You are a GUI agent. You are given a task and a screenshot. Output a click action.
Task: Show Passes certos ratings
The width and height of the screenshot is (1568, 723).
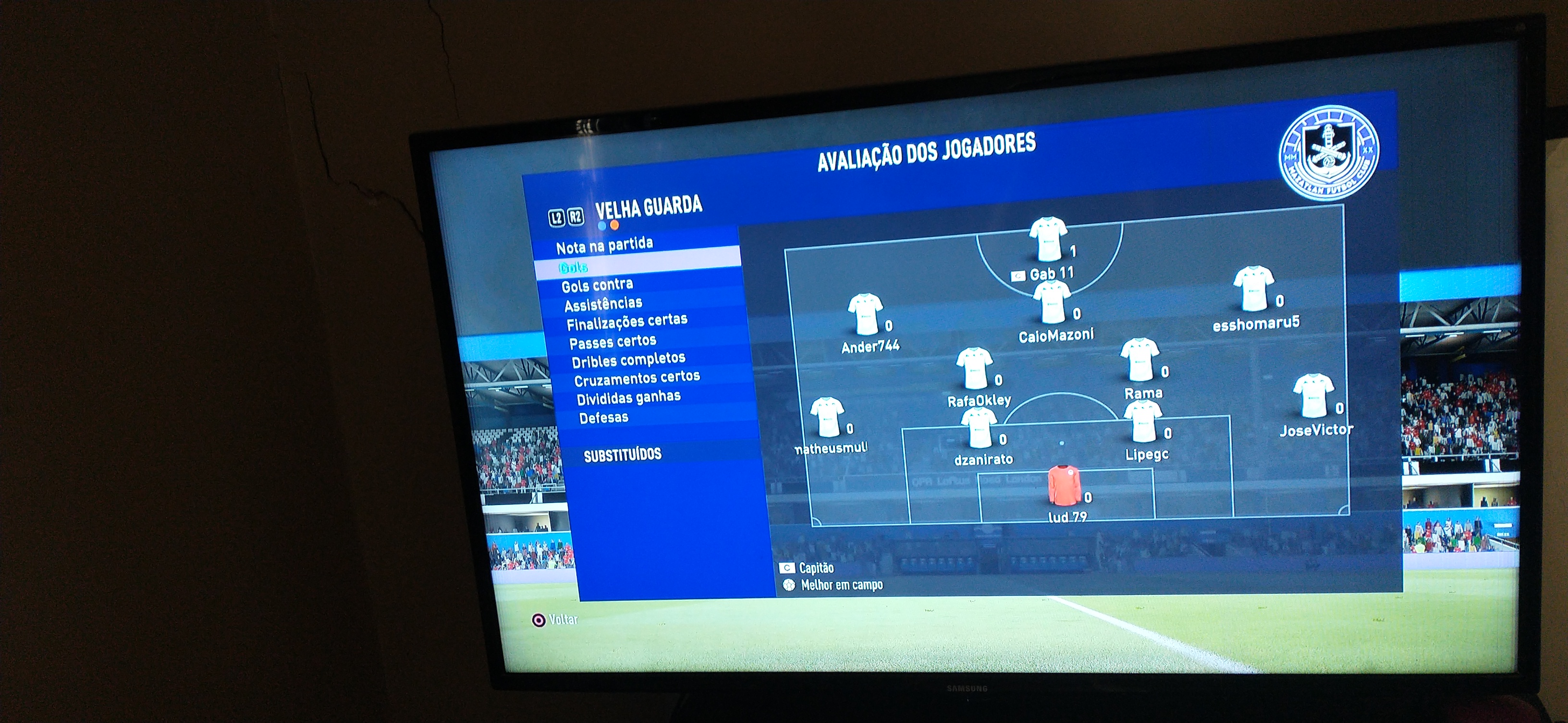[x=612, y=342]
